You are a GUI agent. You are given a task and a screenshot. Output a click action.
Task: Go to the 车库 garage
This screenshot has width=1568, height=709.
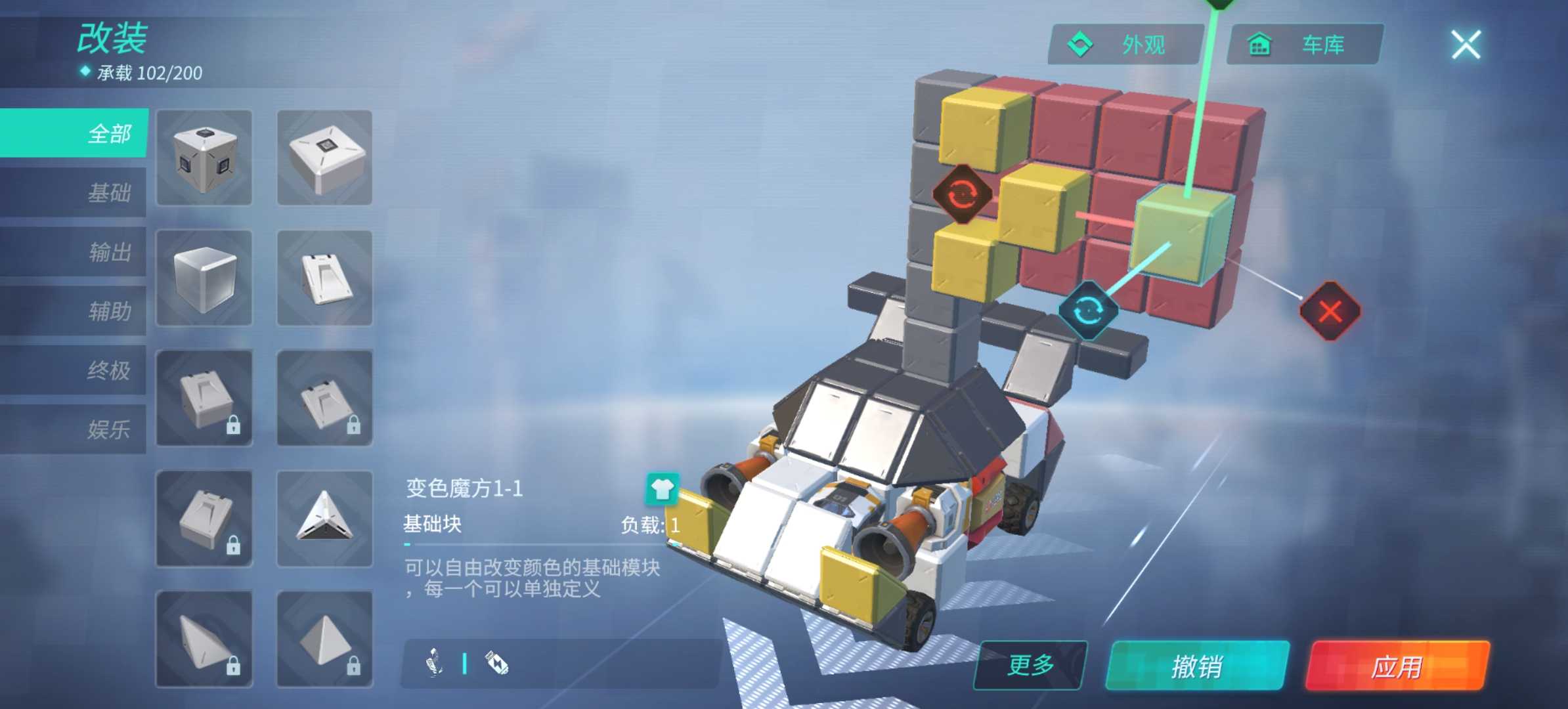tap(1304, 45)
